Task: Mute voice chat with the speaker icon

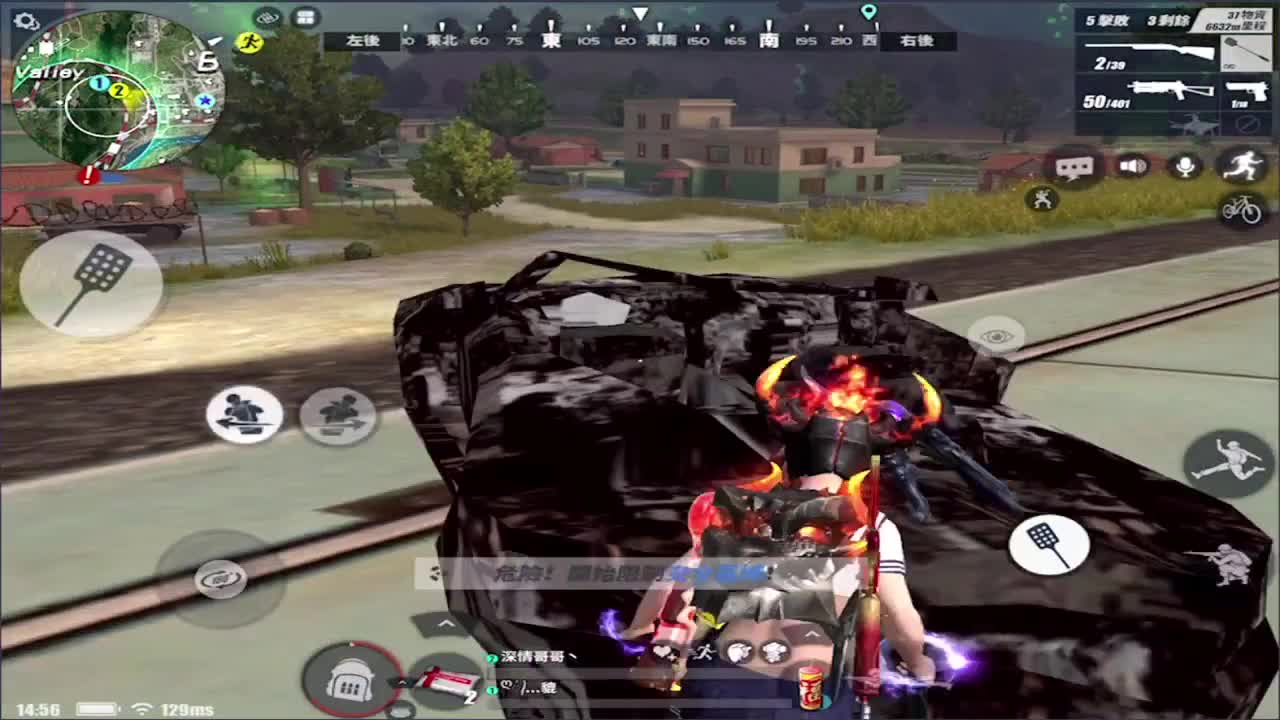Action: [1132, 164]
